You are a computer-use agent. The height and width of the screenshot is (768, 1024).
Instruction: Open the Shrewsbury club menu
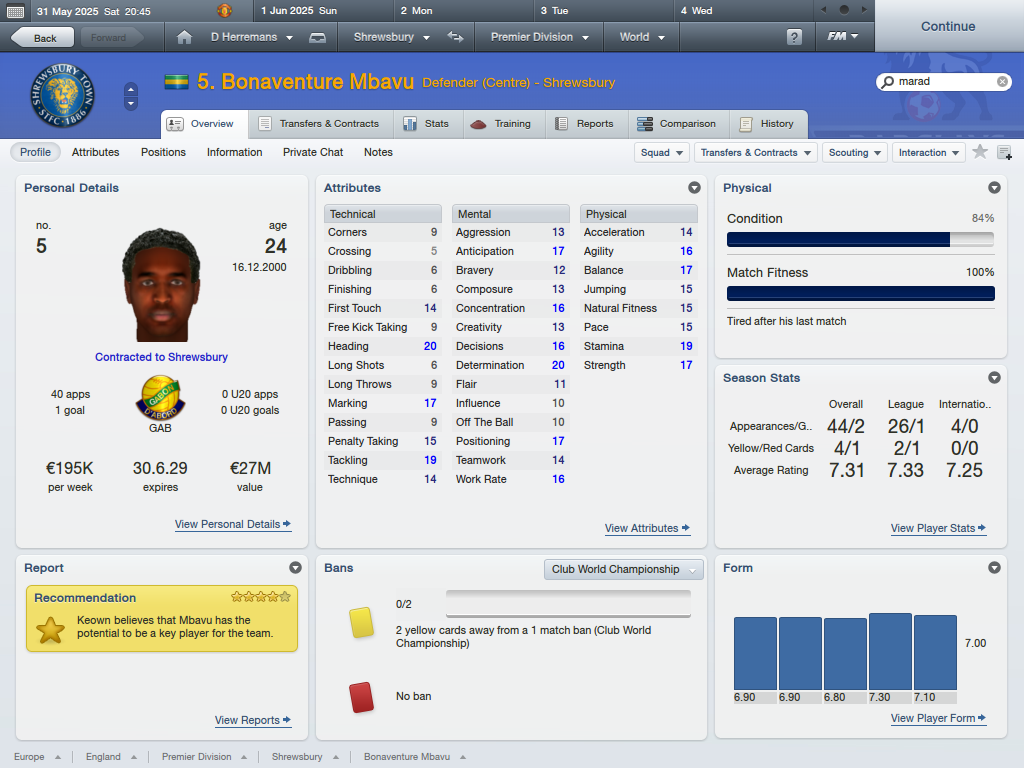click(x=391, y=37)
